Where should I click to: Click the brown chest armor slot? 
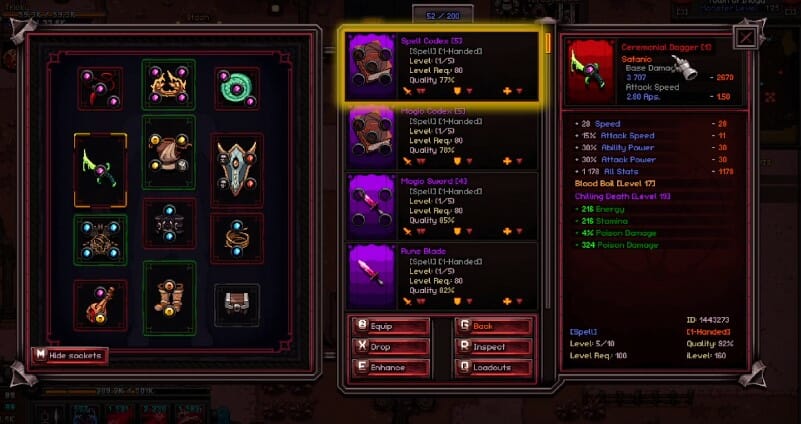[168, 158]
